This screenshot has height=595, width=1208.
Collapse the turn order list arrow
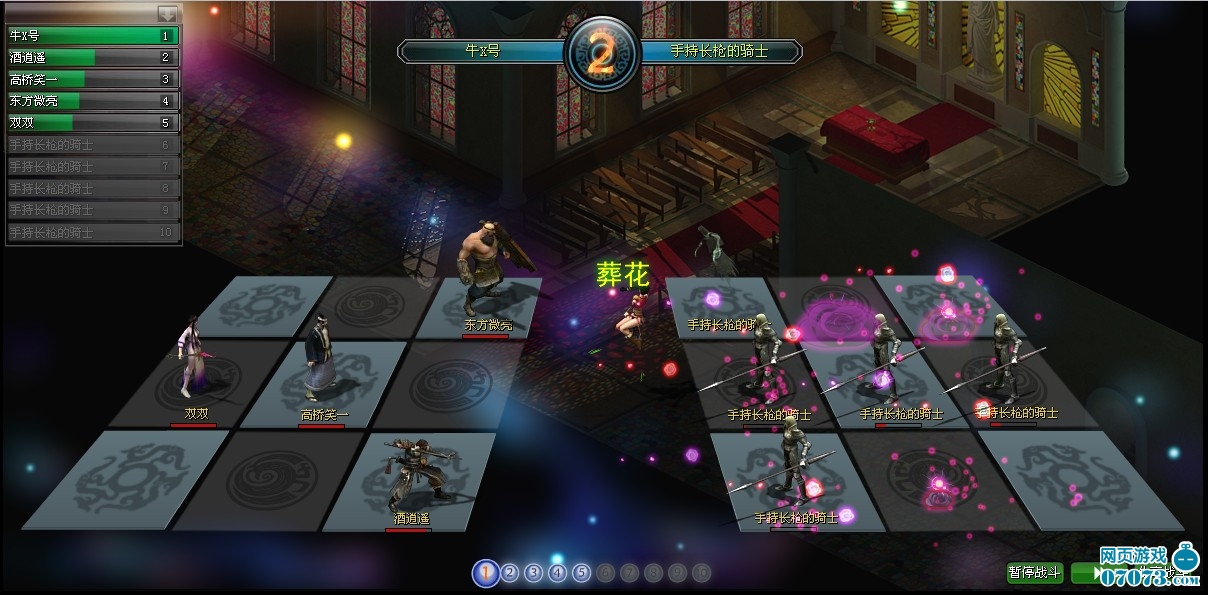tap(167, 14)
